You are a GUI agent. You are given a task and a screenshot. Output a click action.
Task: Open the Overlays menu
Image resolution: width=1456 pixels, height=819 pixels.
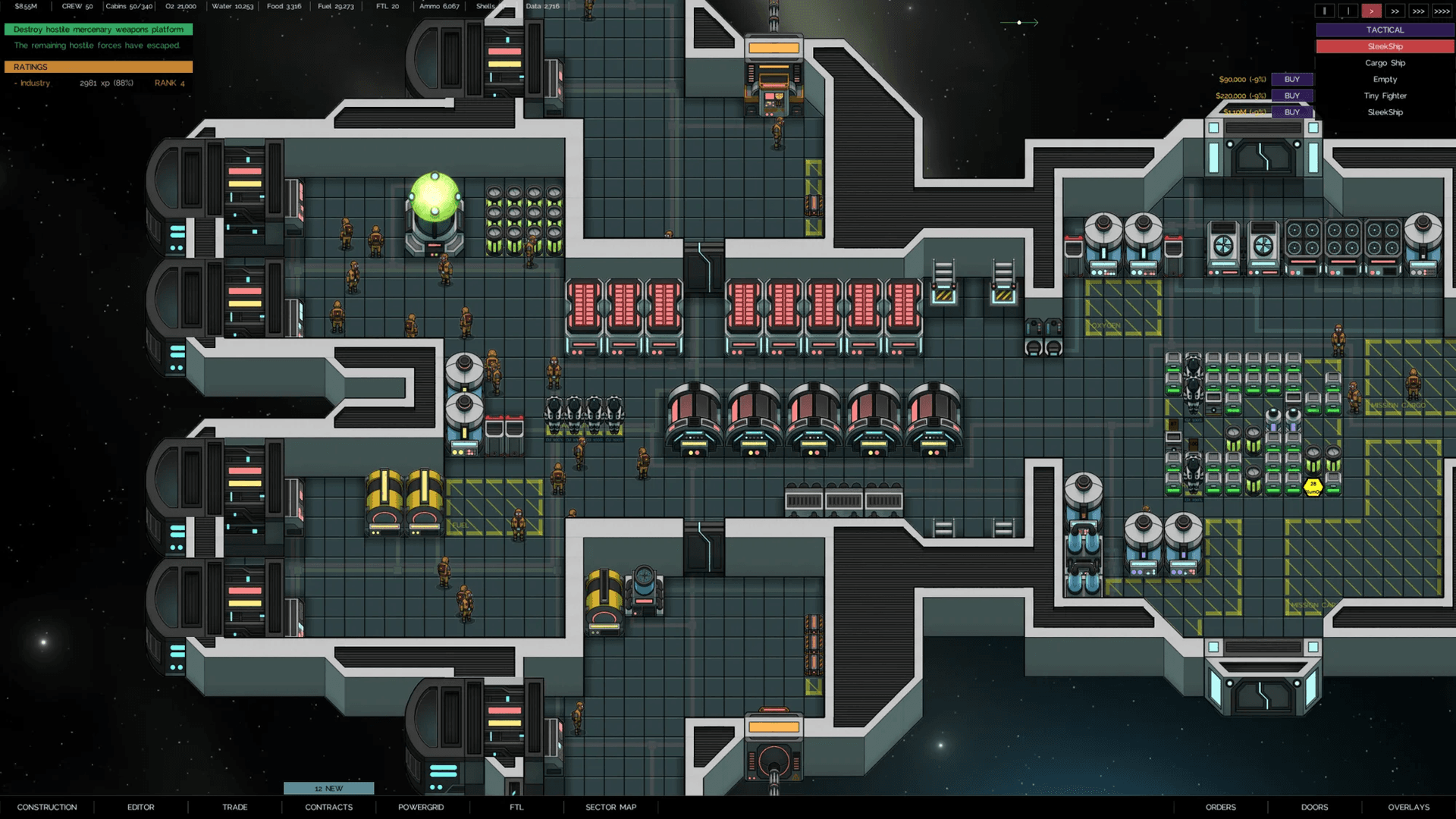(1408, 807)
